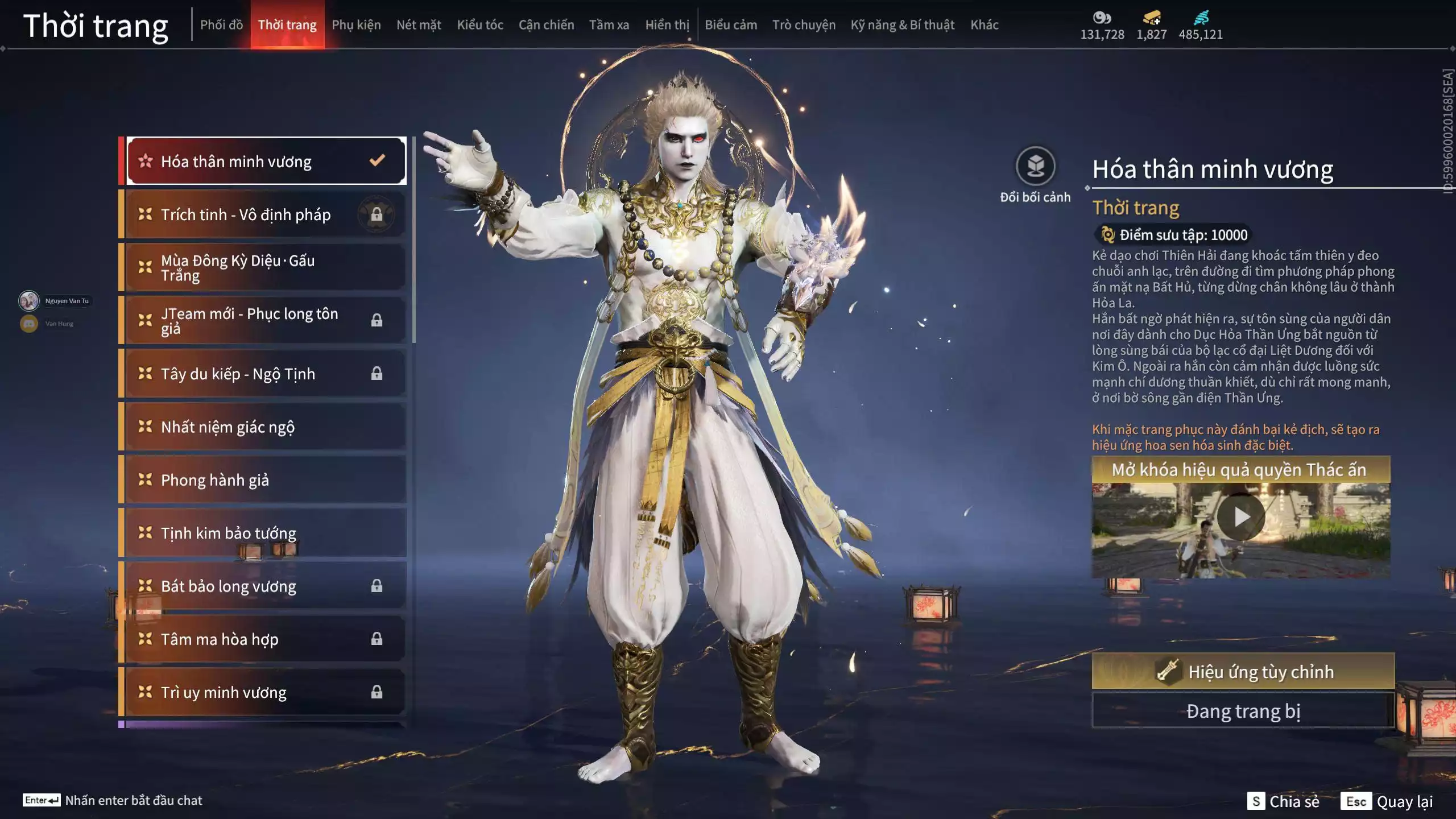Viewport: 1456px width, 819px height.
Task: Open the Cận chiến category
Action: [546, 25]
